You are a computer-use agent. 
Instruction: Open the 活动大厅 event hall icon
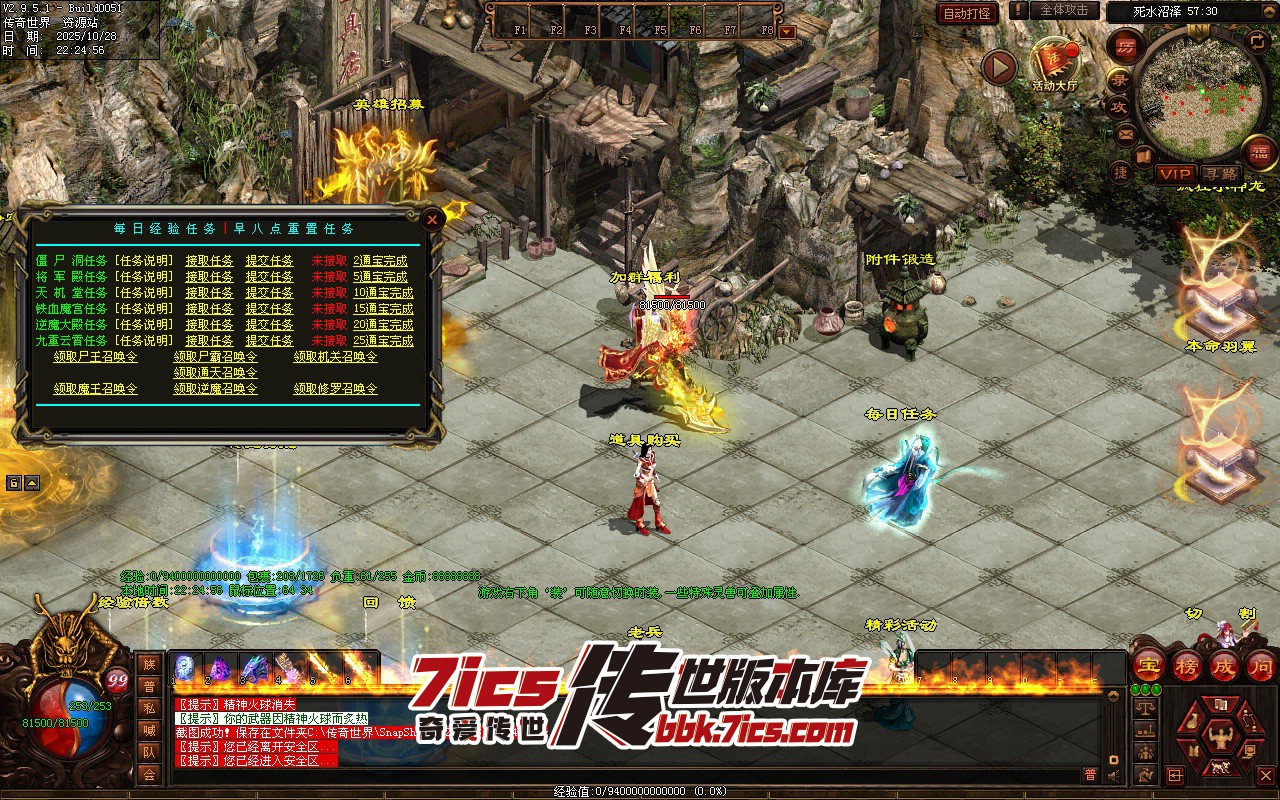click(1054, 65)
